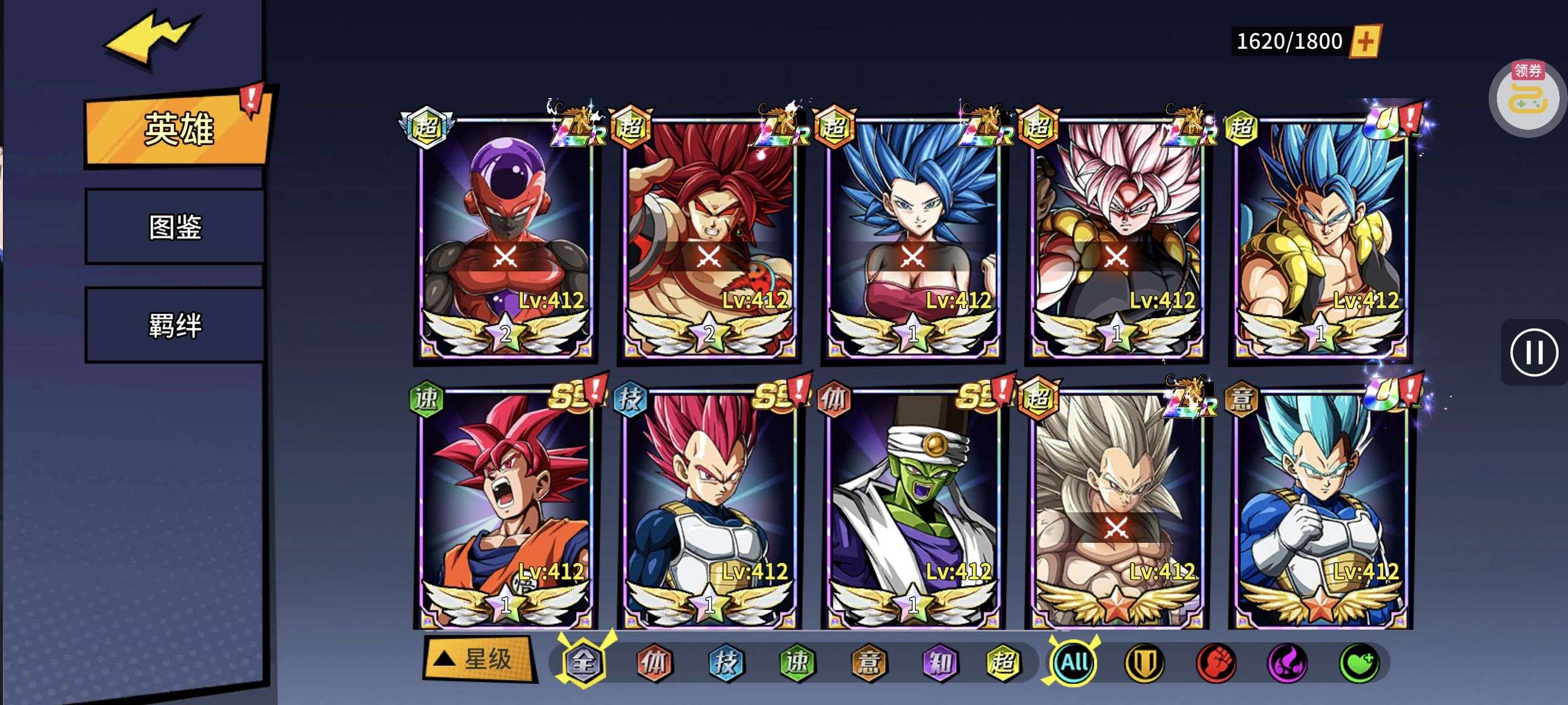Pick the pink-haired Gogeta Rosé card
The image size is (1568, 705).
click(1117, 237)
